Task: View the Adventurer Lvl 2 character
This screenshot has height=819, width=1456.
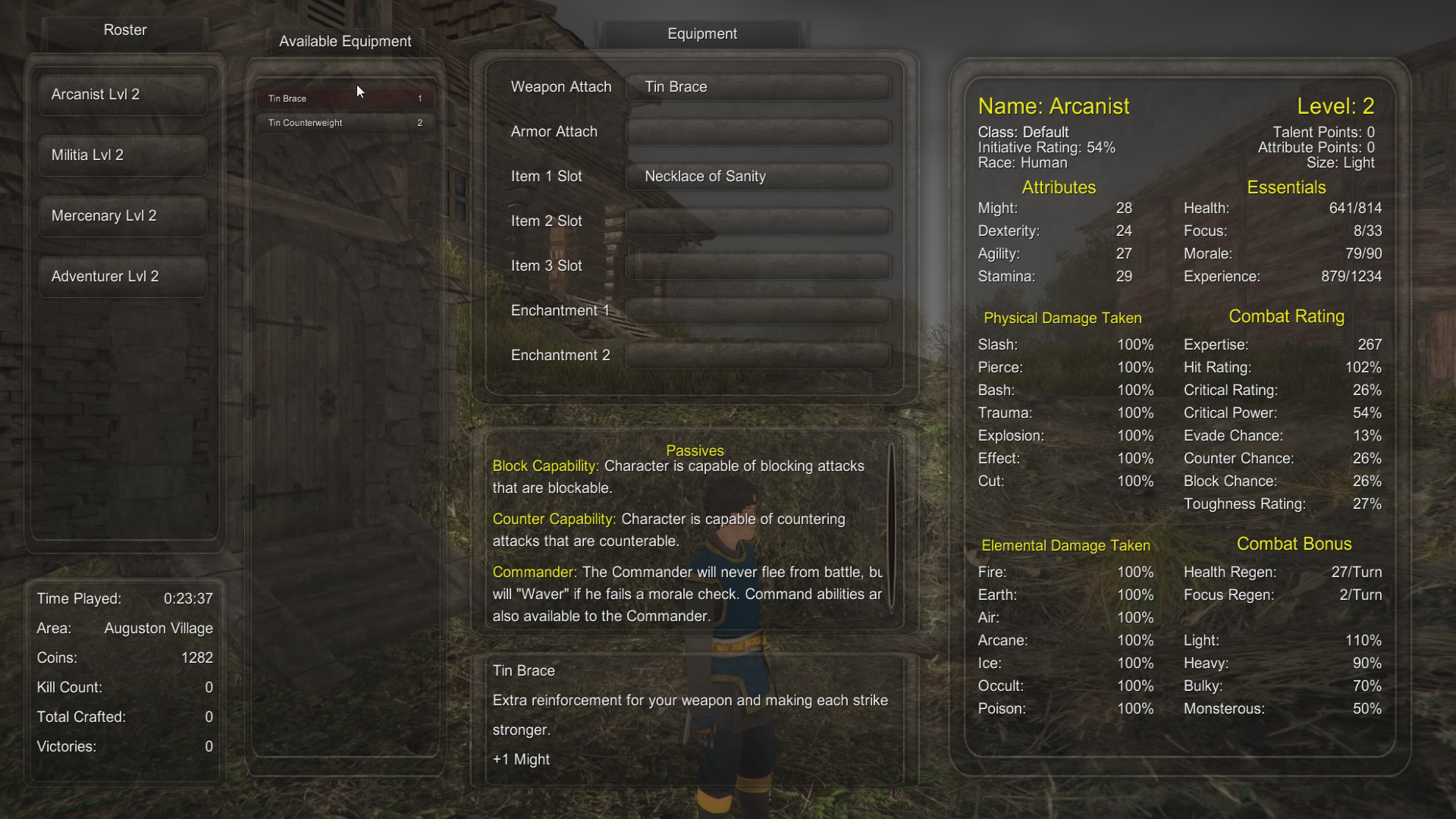Action: [x=122, y=276]
